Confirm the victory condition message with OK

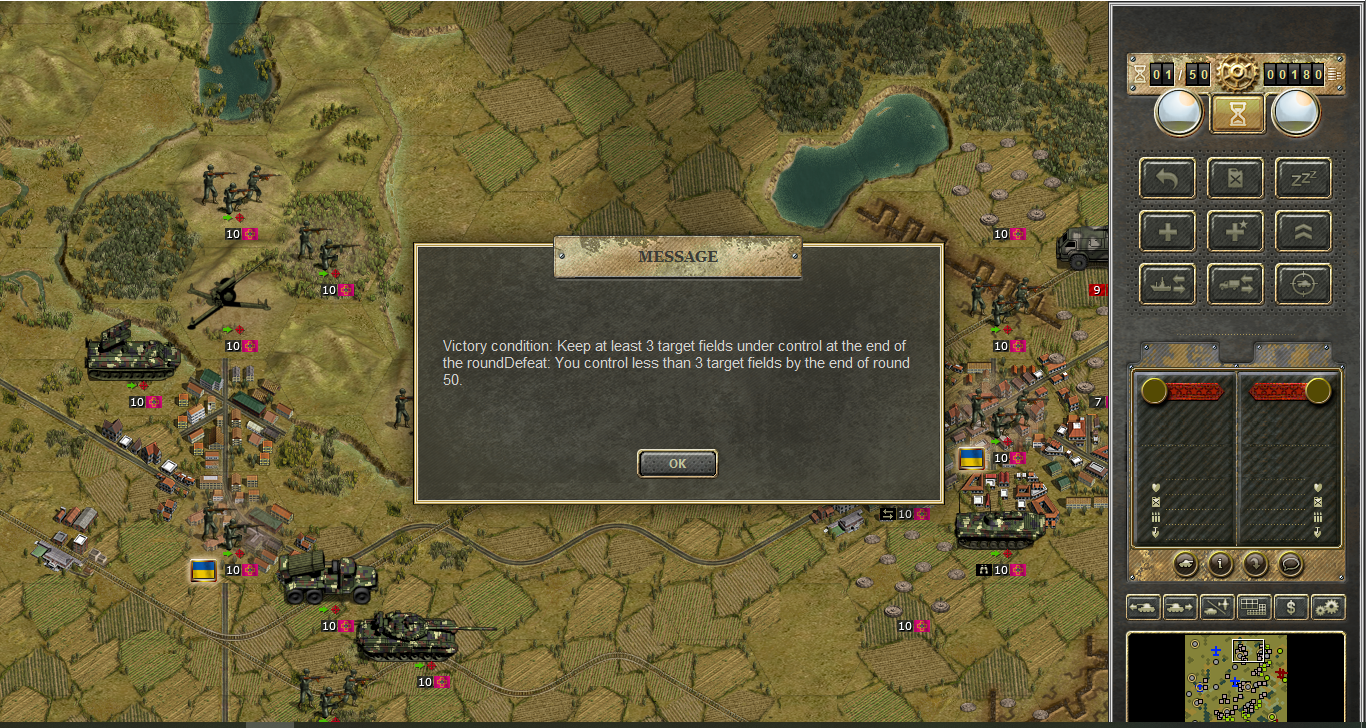[x=677, y=463]
